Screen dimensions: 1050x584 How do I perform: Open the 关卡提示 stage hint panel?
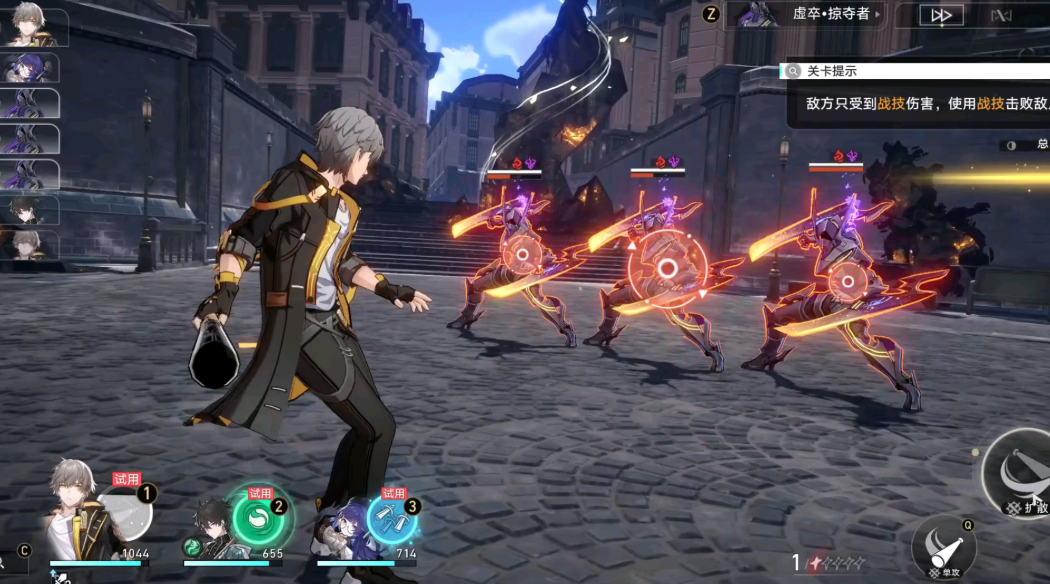click(x=832, y=71)
